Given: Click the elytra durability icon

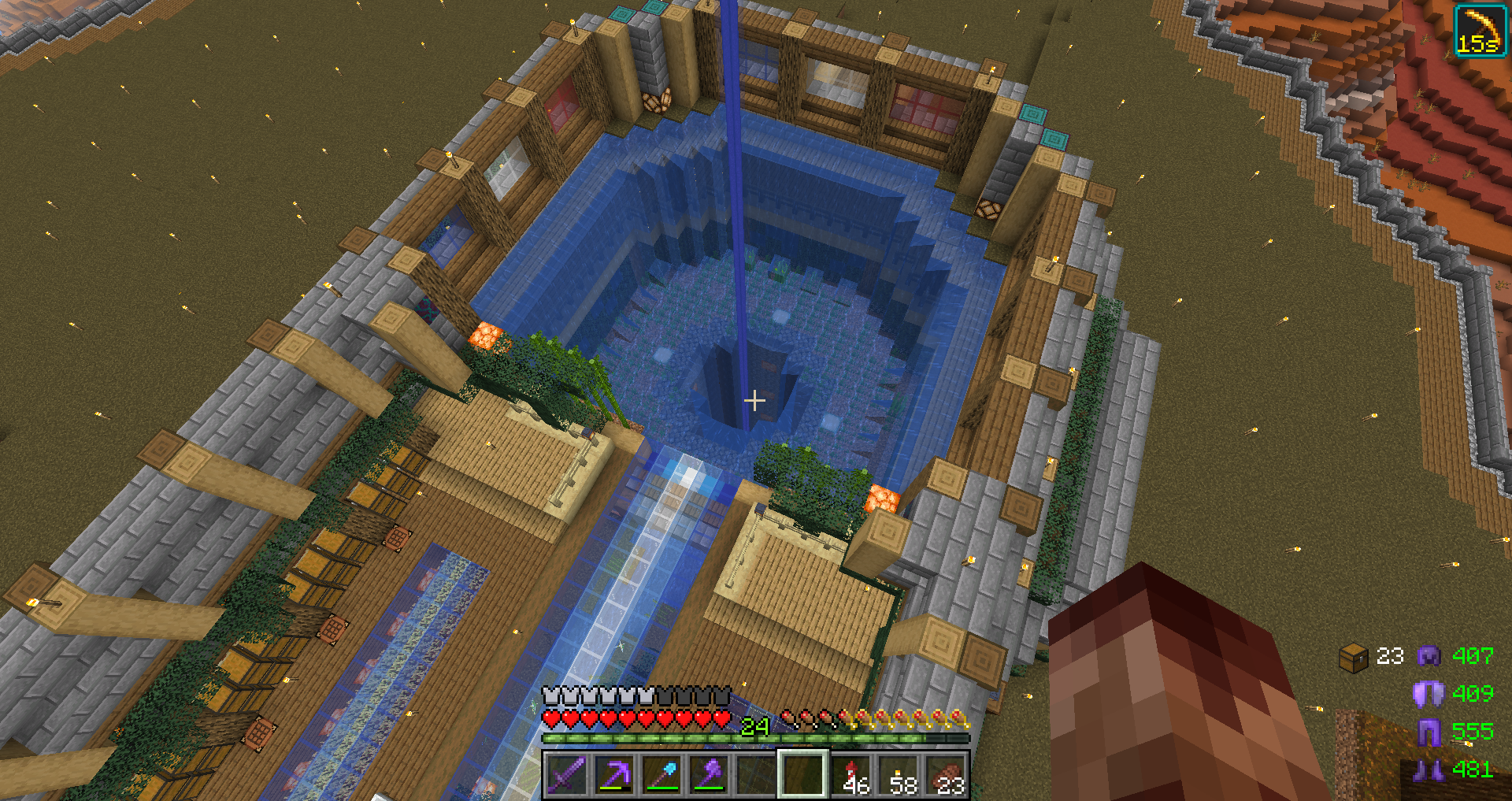Looking at the screenshot, I should tap(1429, 693).
